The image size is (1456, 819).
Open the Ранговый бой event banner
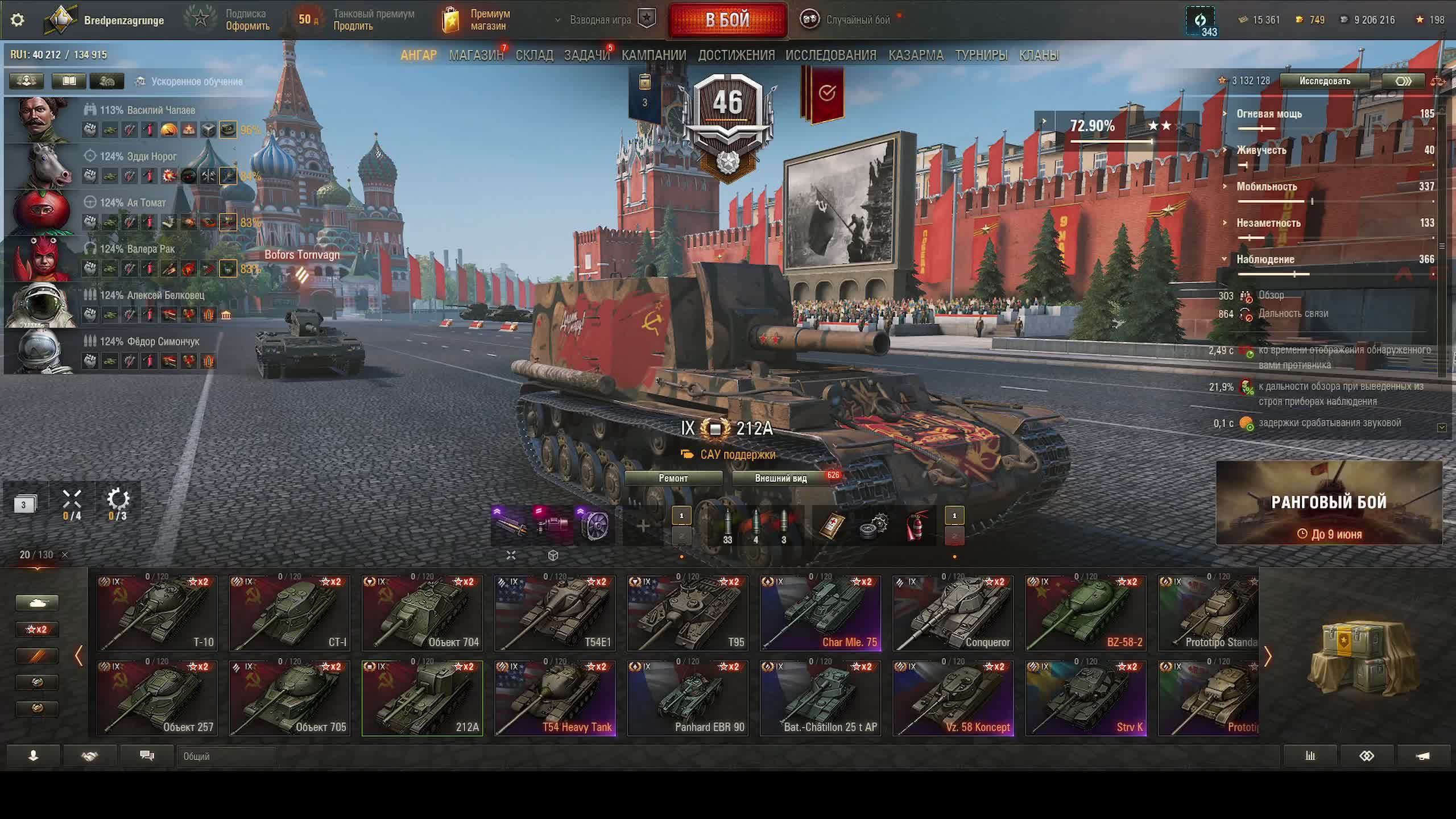(x=1329, y=503)
